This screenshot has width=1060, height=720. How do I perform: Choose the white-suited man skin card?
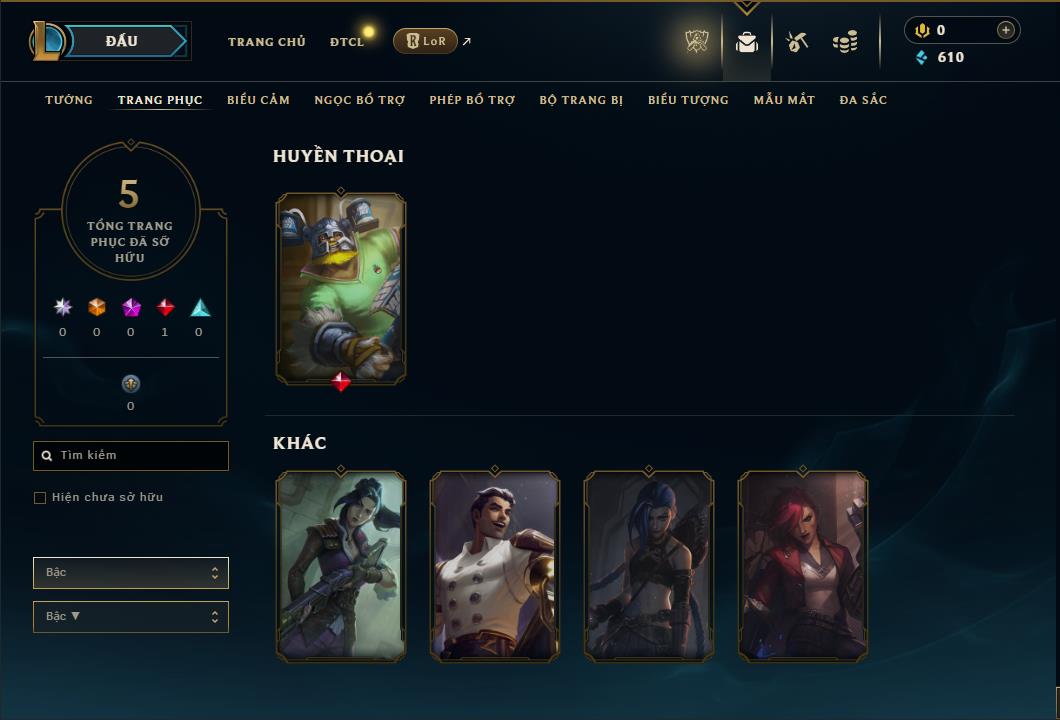(x=495, y=566)
